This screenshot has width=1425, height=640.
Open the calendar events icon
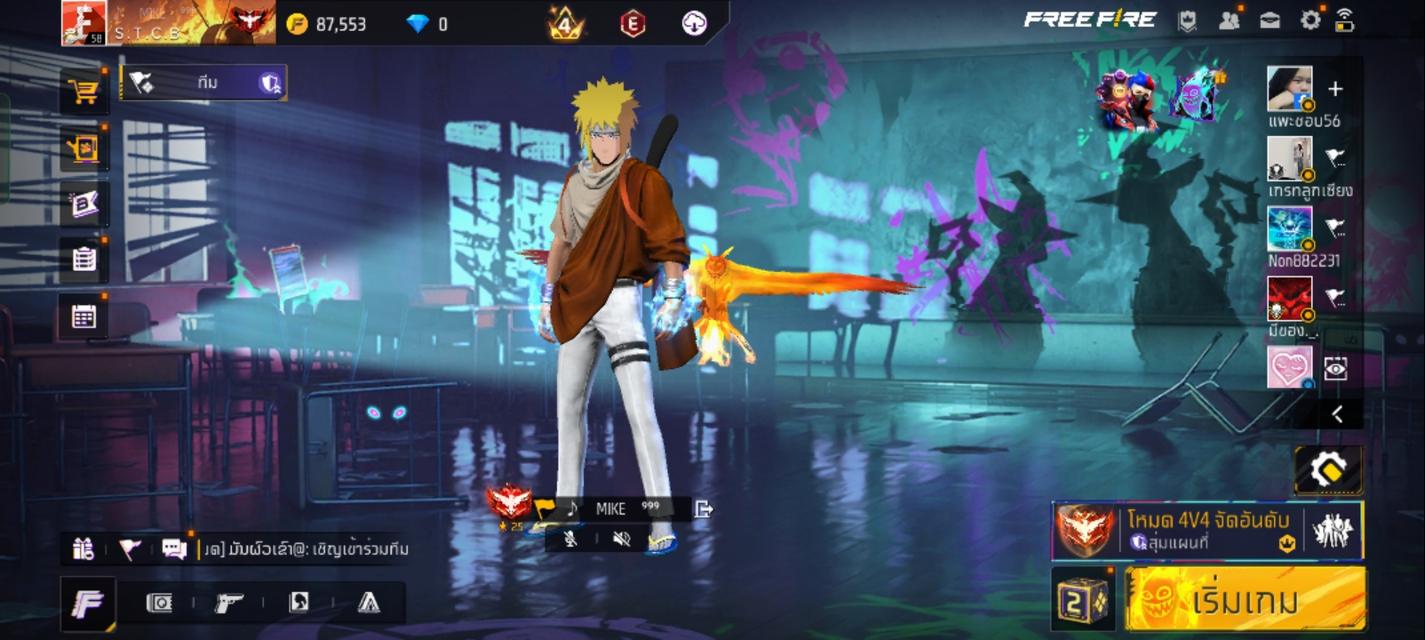click(84, 317)
